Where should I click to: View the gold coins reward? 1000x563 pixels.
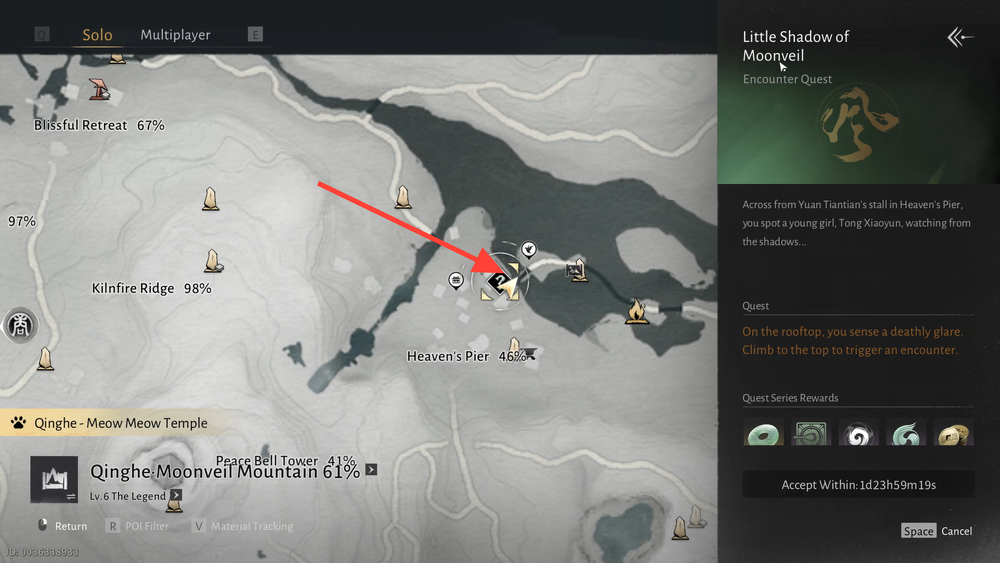[953, 433]
